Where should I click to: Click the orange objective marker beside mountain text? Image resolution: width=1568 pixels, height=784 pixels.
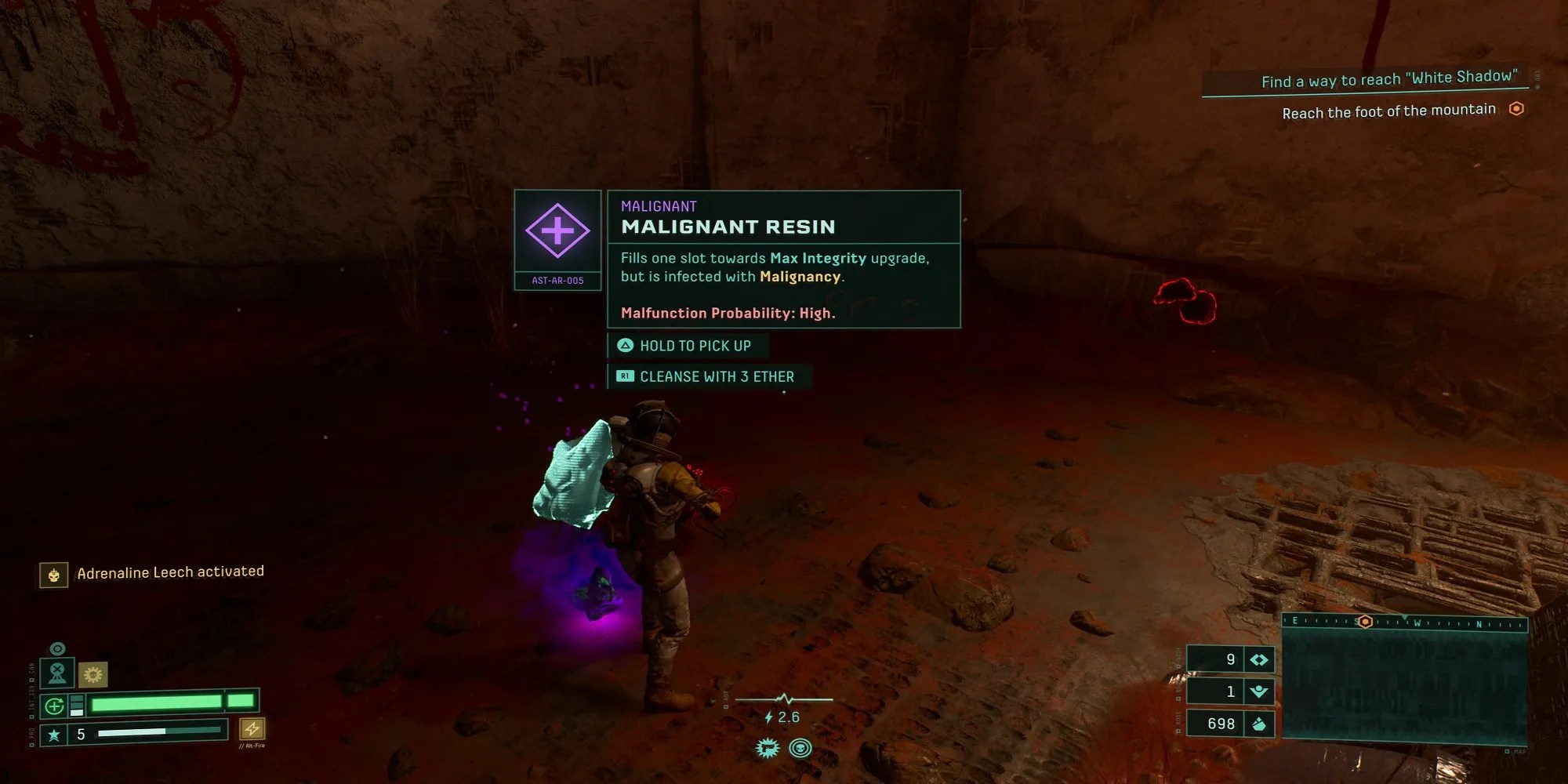pos(1516,109)
